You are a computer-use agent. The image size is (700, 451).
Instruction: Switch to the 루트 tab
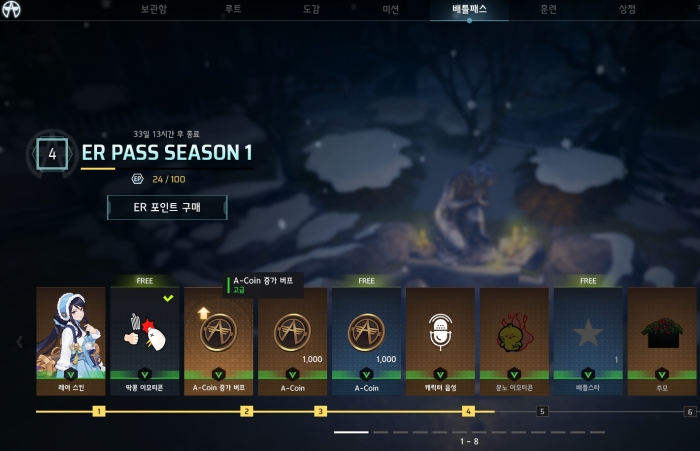pos(233,9)
